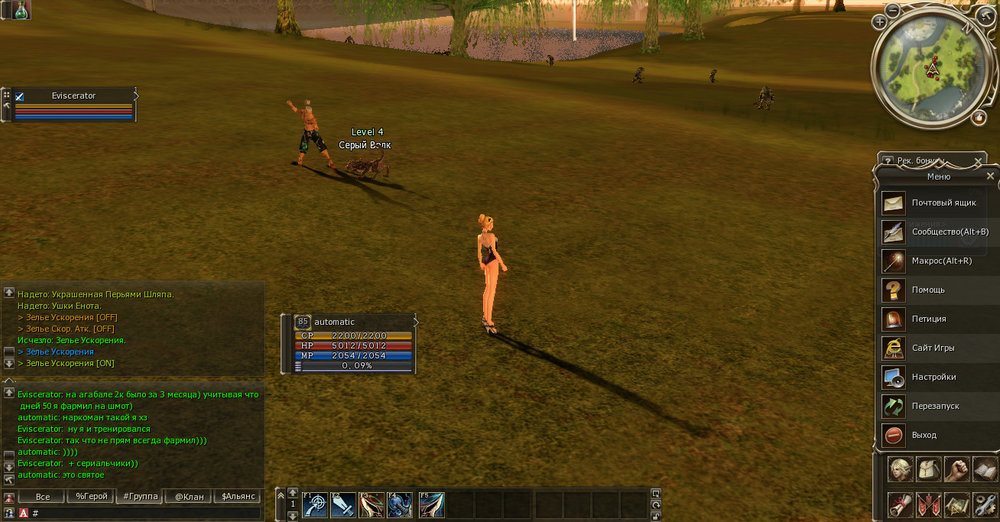Activate the F1 target crosshair skill

[317, 505]
